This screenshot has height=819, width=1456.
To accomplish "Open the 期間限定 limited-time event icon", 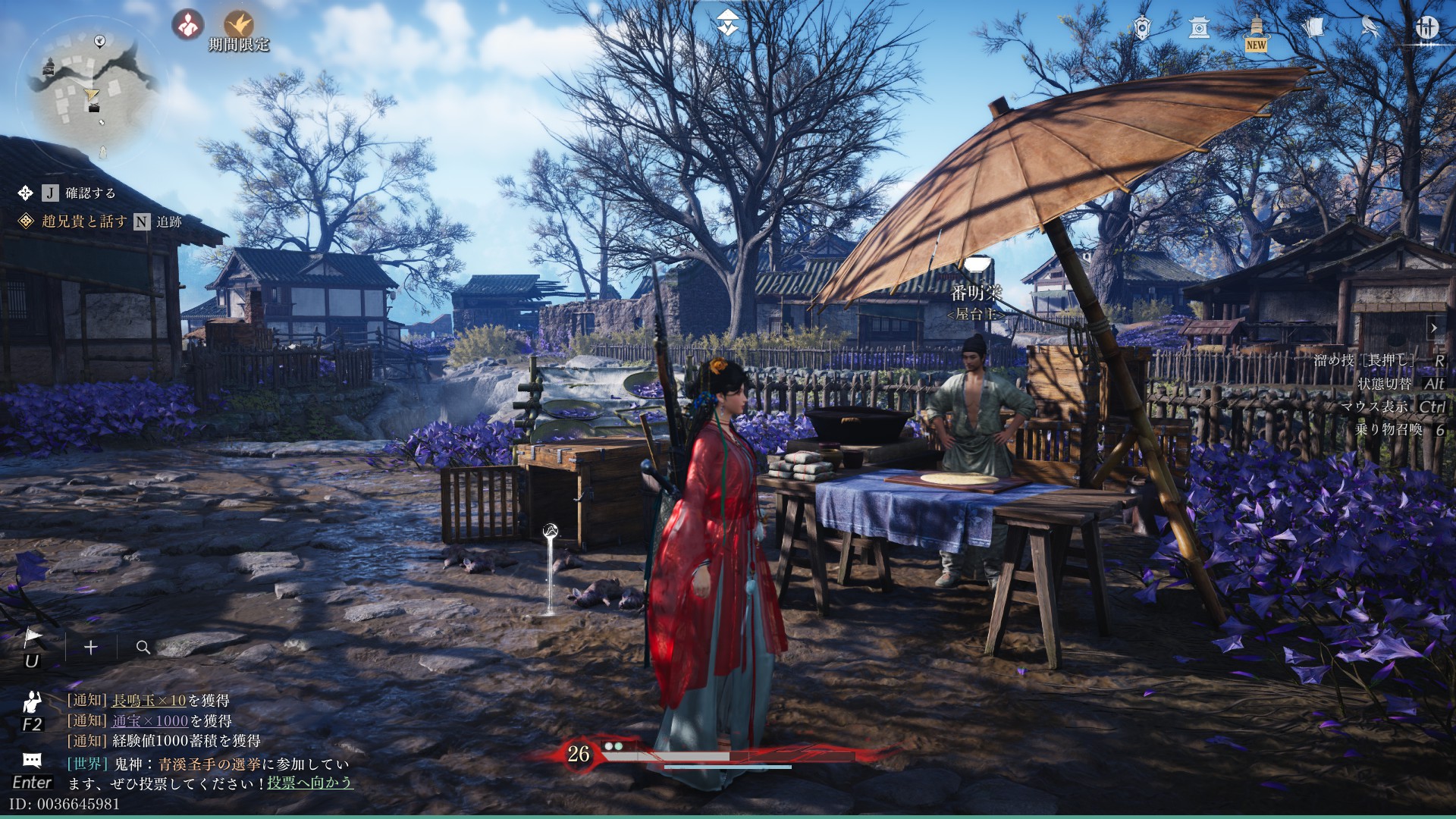I will [239, 26].
